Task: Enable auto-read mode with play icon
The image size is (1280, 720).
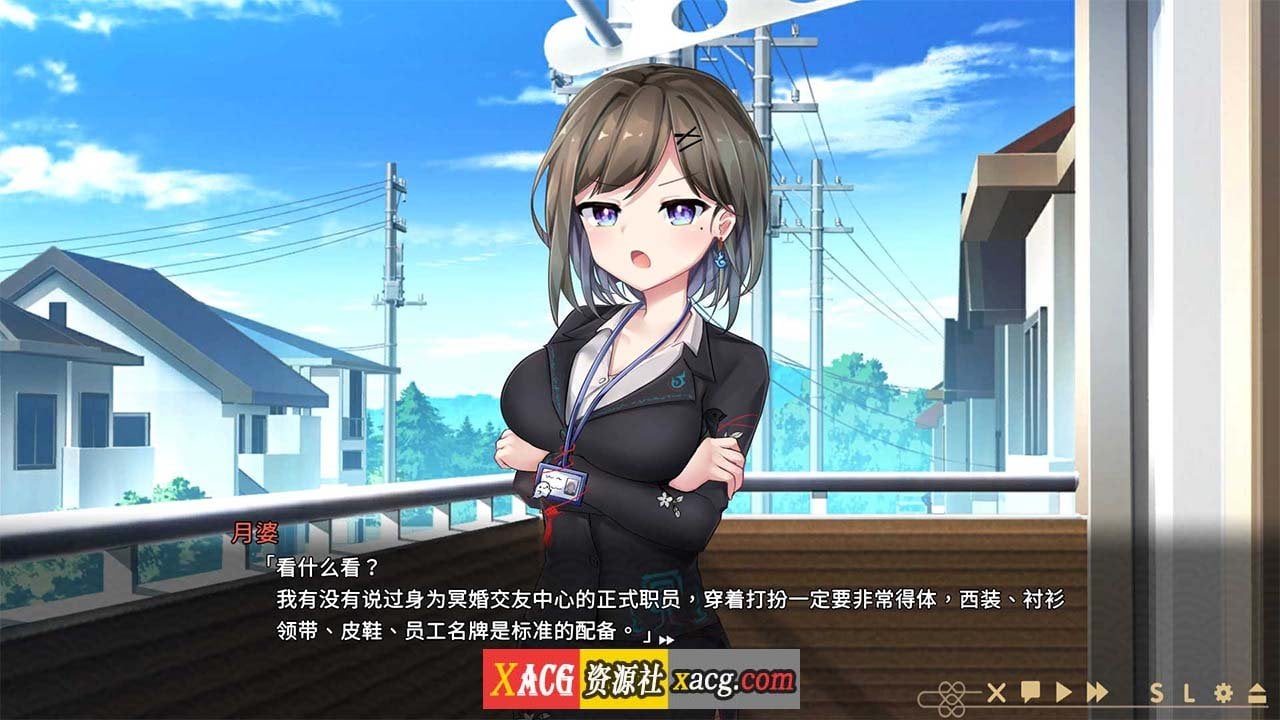Action: click(x=1063, y=693)
